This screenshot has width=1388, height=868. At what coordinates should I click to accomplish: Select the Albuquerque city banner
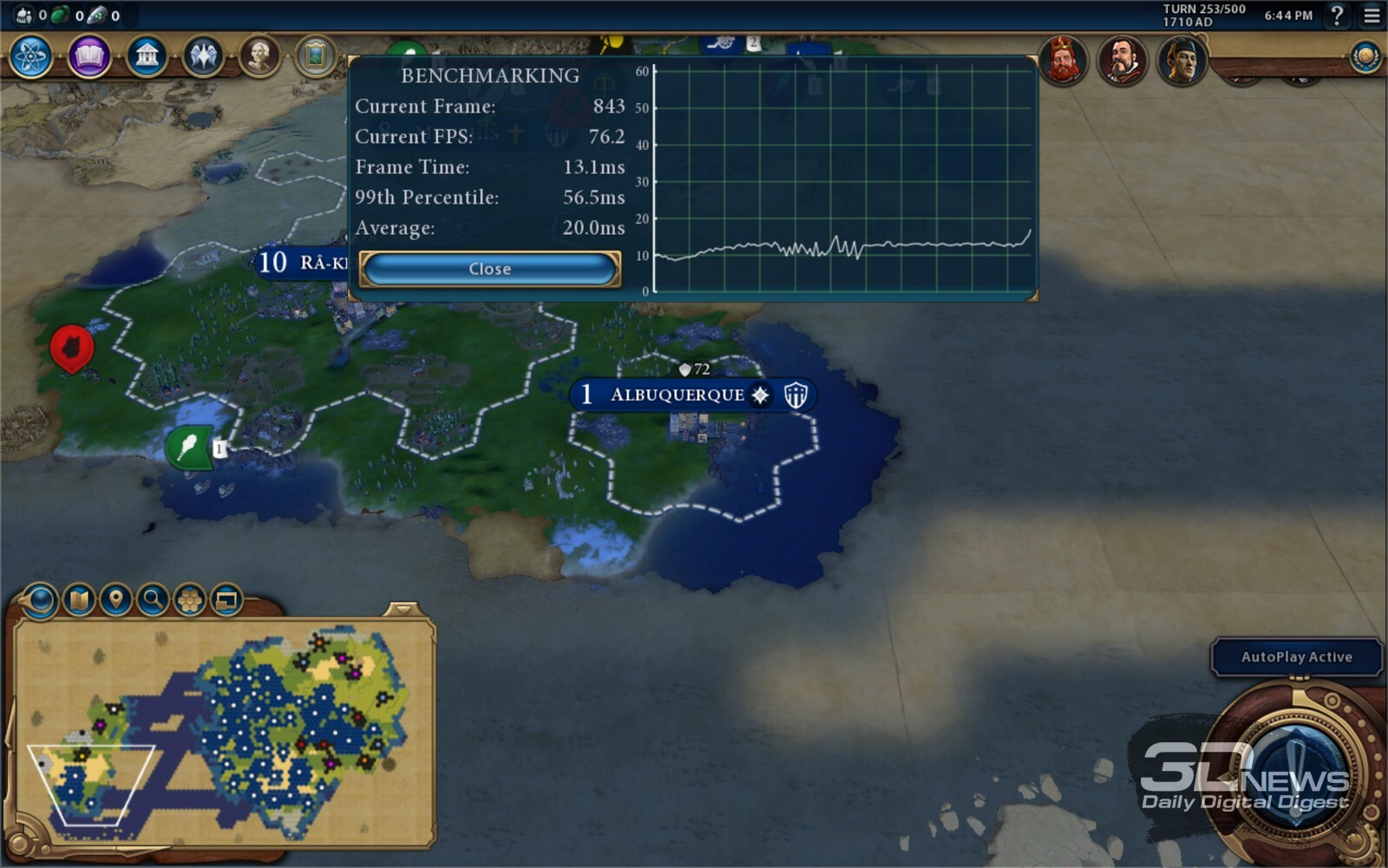coord(677,395)
